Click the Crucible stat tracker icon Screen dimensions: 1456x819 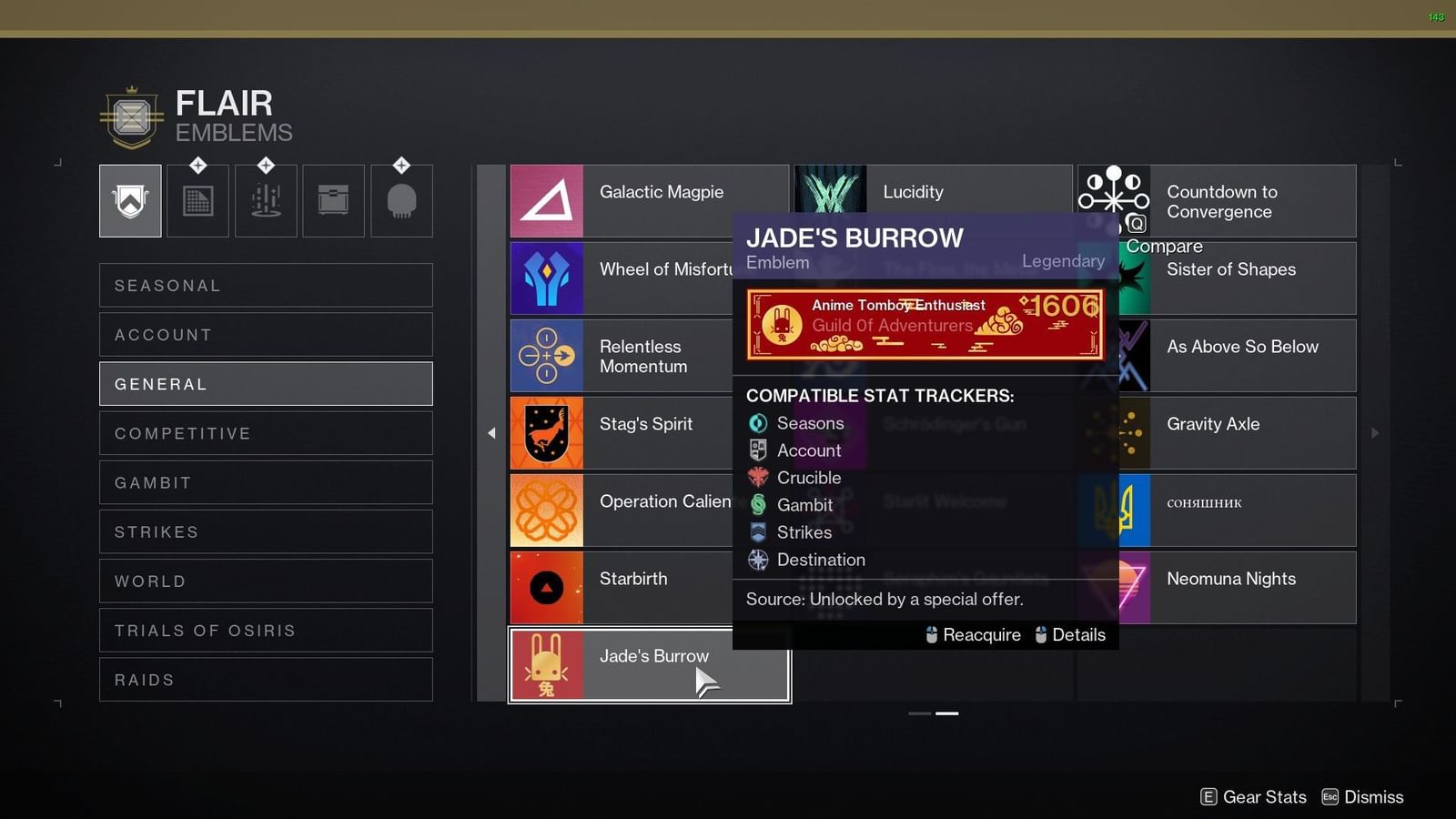point(758,477)
